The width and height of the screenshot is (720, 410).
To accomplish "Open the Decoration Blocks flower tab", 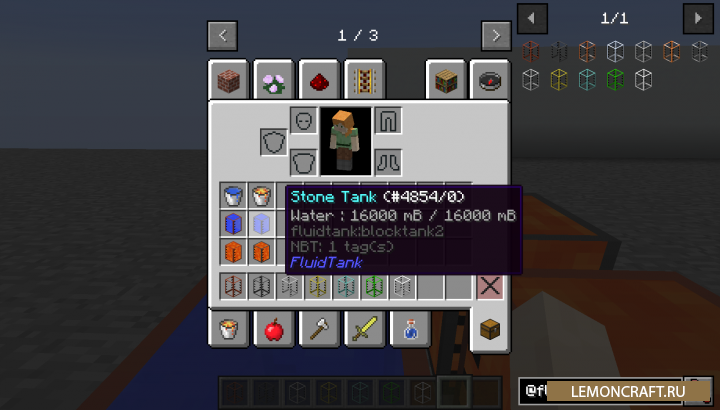I will pos(273,80).
